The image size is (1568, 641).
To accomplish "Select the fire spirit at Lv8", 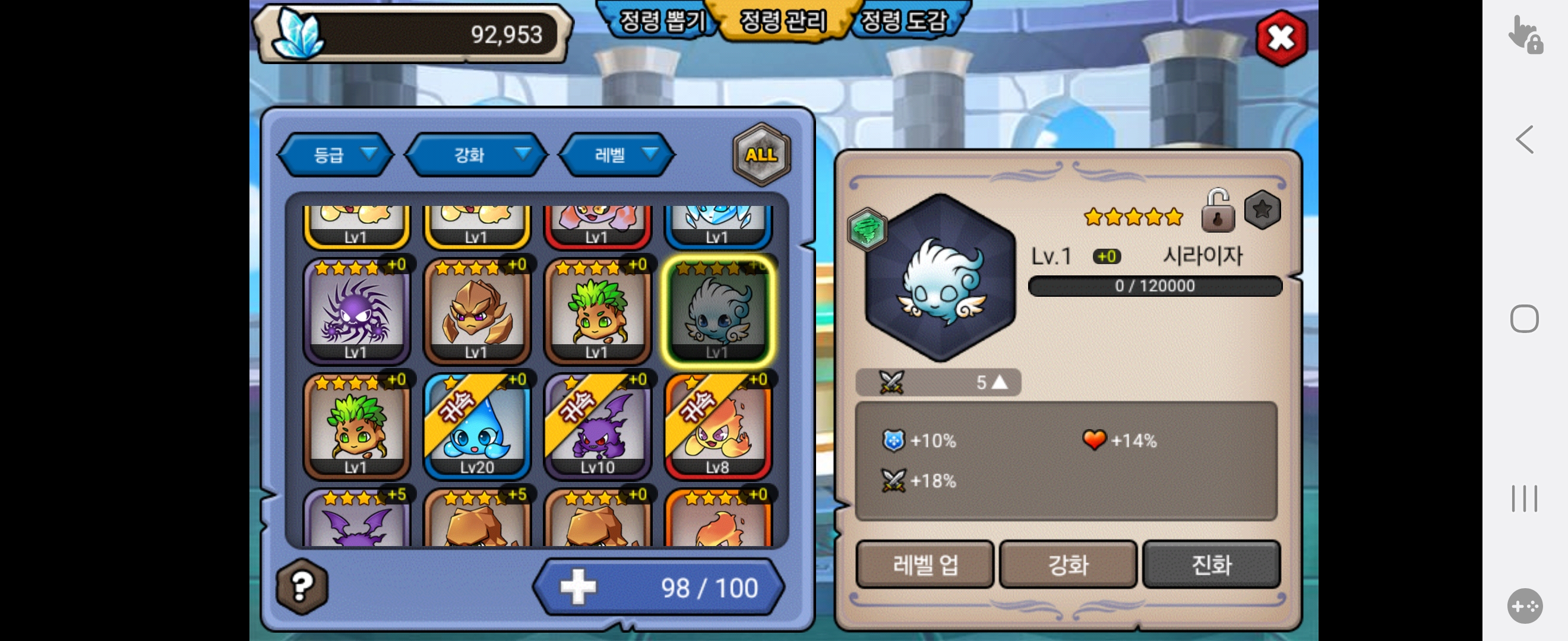I will (717, 427).
